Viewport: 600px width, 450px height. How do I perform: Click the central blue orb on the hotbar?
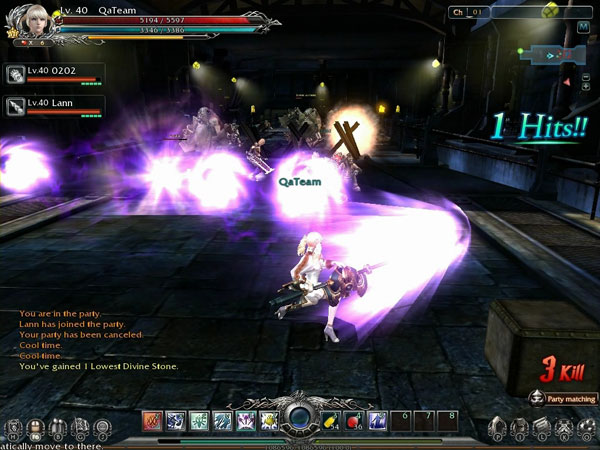(299, 419)
